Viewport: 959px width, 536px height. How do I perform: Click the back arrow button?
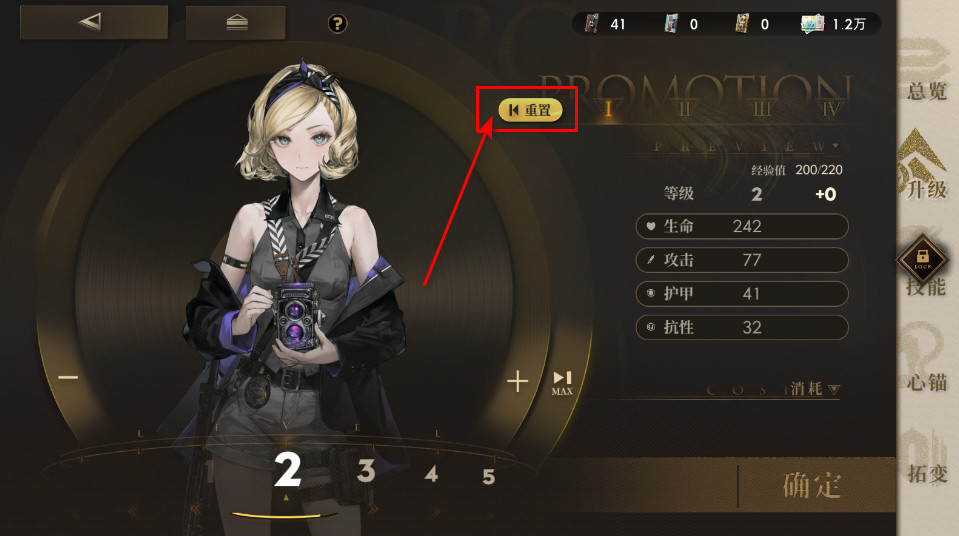93,22
